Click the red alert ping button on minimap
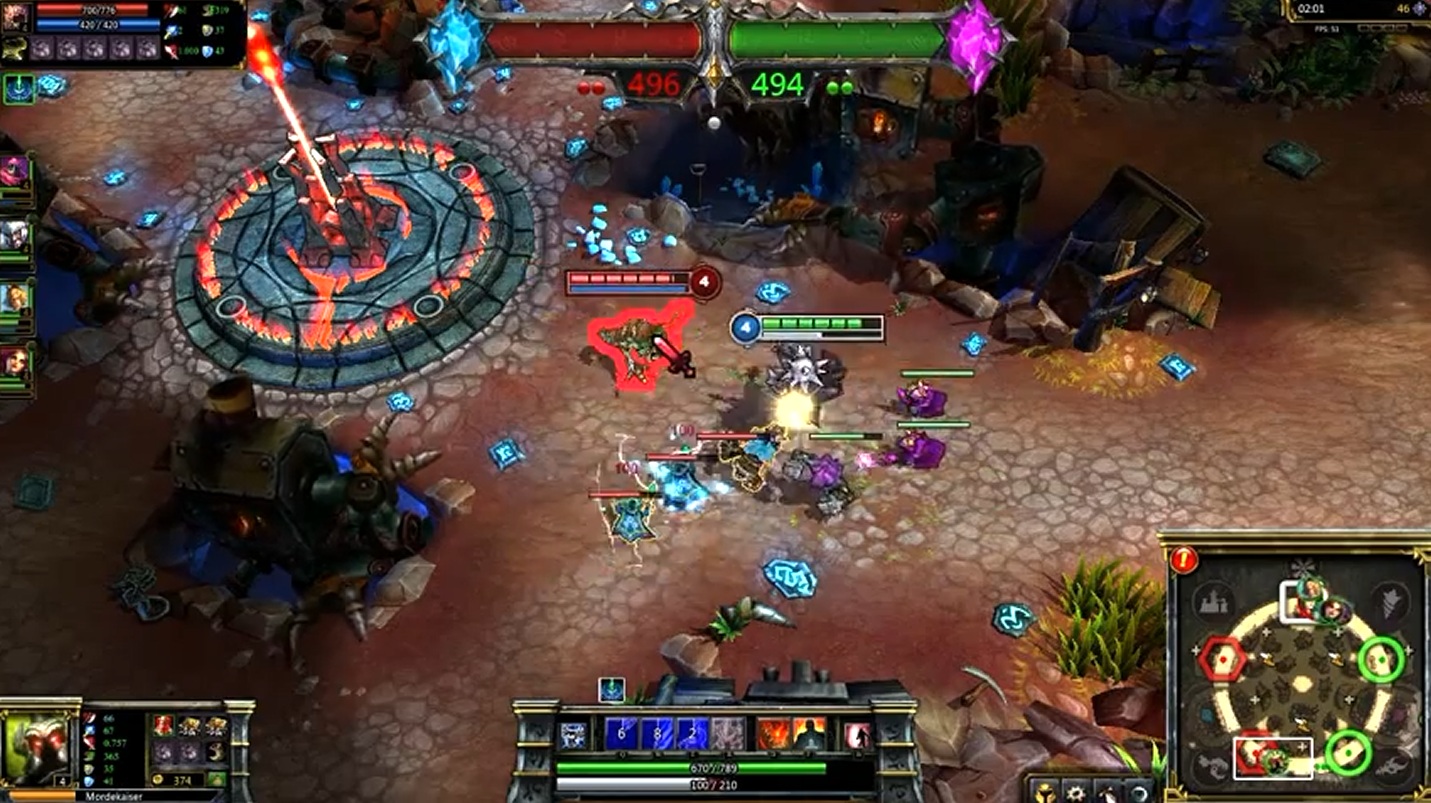Viewport: 1431px width, 803px height. 1183,560
